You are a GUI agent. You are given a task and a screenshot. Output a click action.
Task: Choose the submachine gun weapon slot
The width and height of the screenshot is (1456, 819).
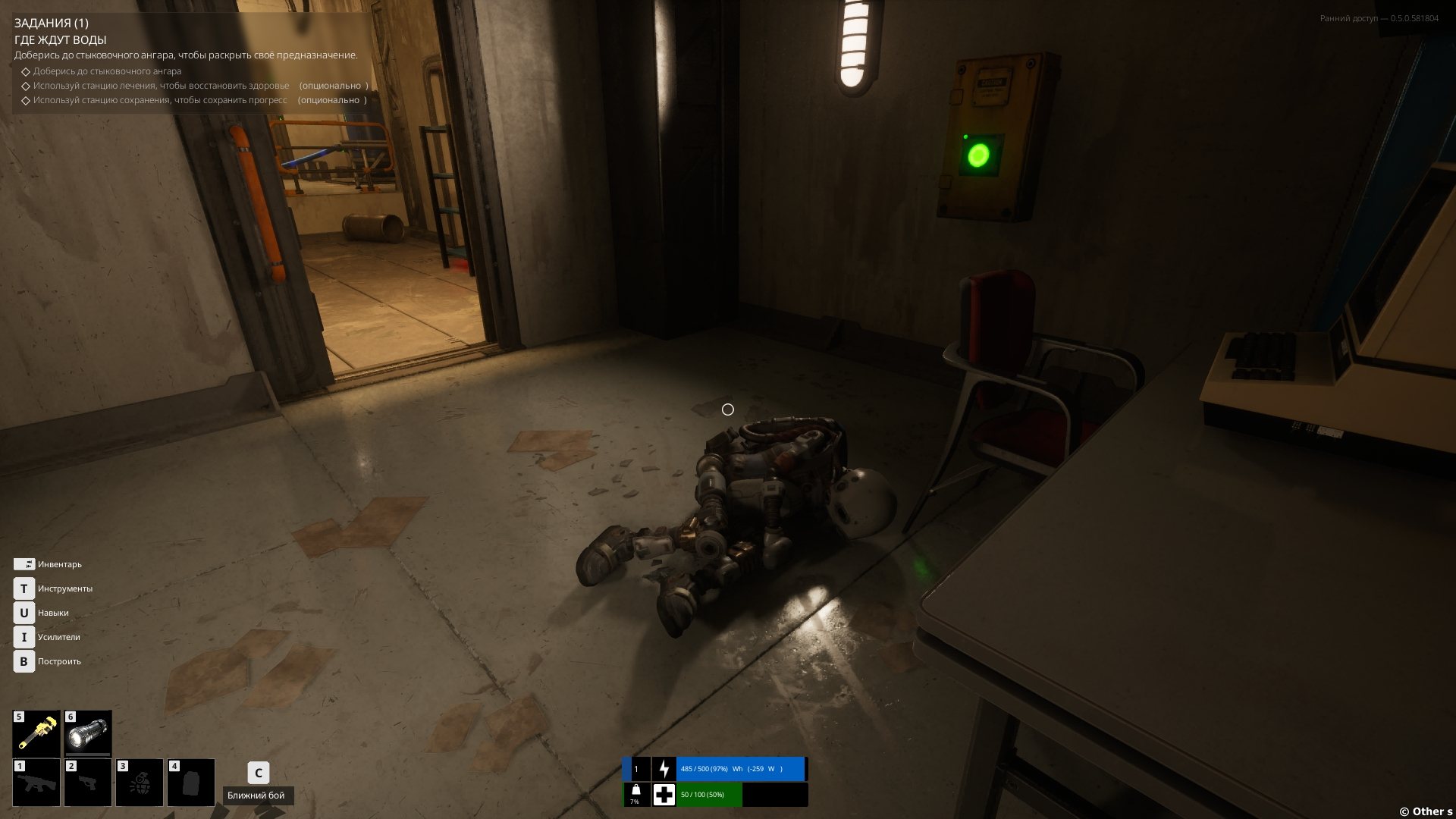click(x=36, y=782)
